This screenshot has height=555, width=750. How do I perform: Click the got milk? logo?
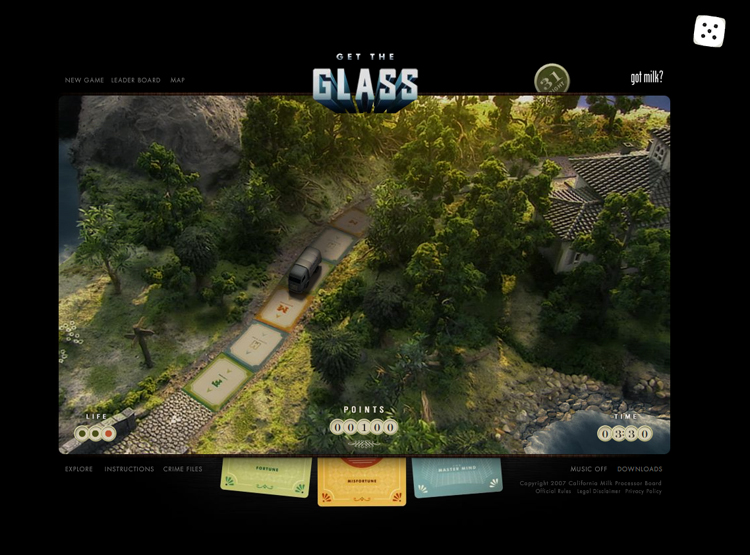point(646,77)
